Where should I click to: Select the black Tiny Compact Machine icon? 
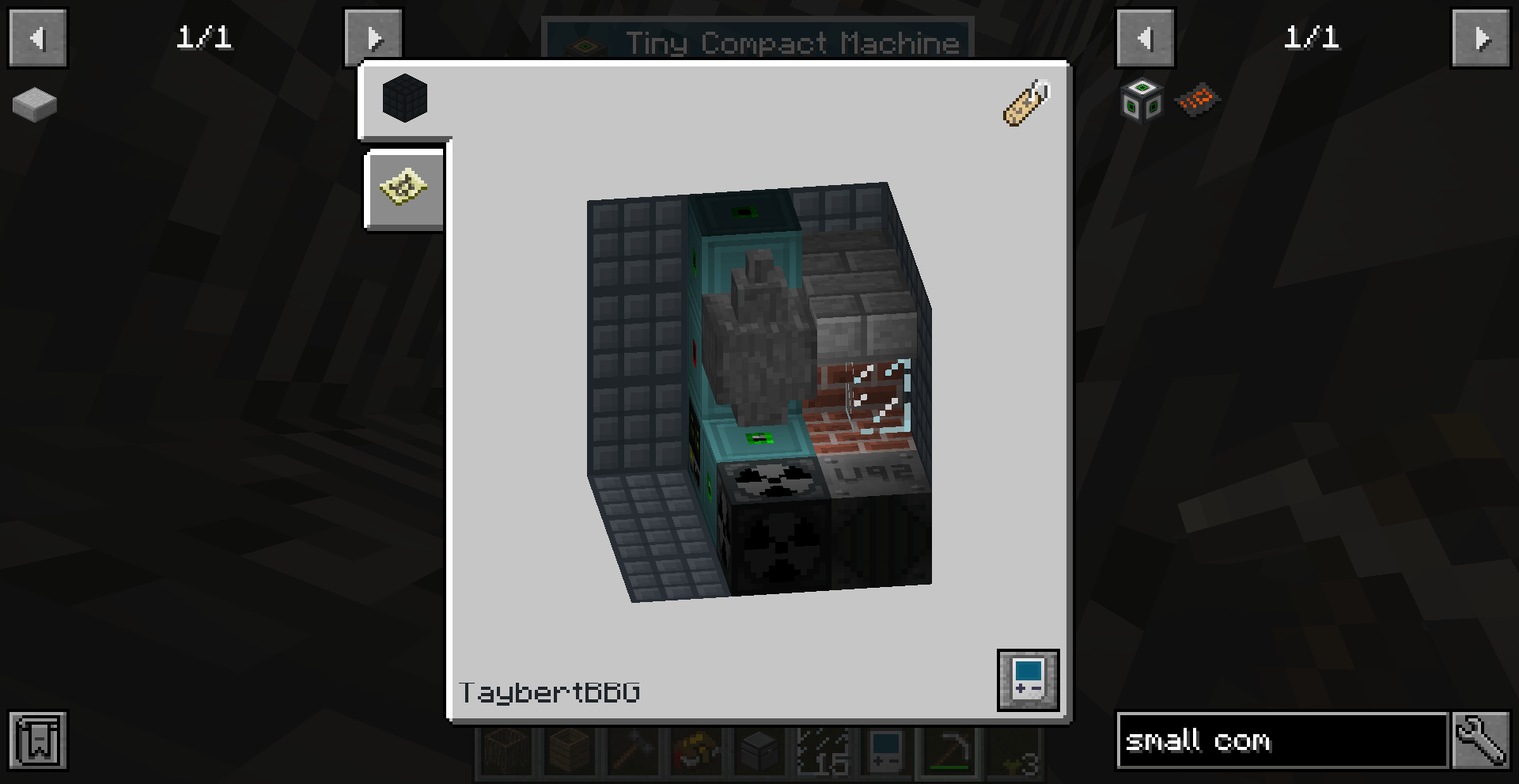(x=404, y=97)
